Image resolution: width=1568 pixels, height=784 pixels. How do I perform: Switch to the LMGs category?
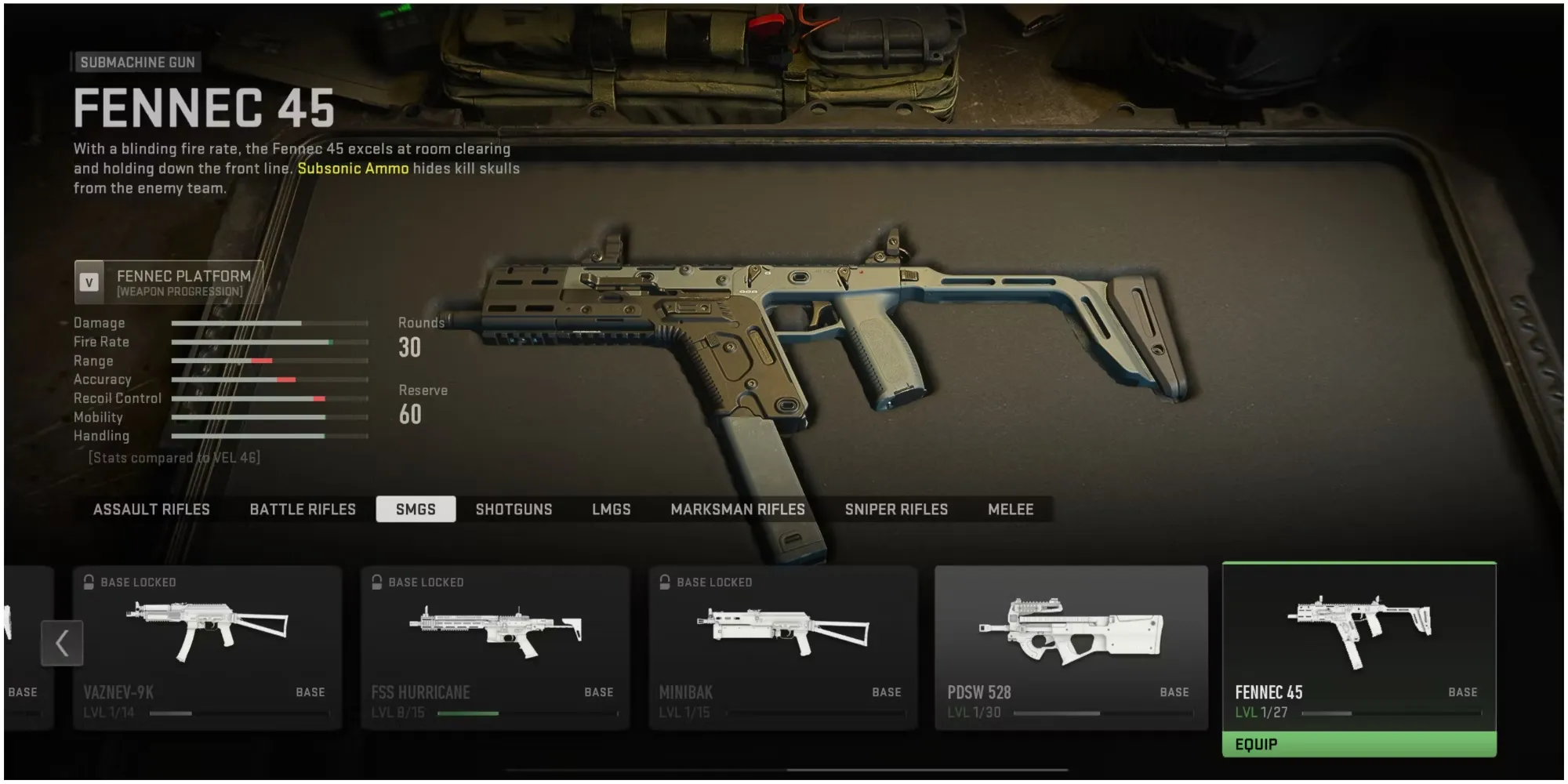[x=611, y=510]
